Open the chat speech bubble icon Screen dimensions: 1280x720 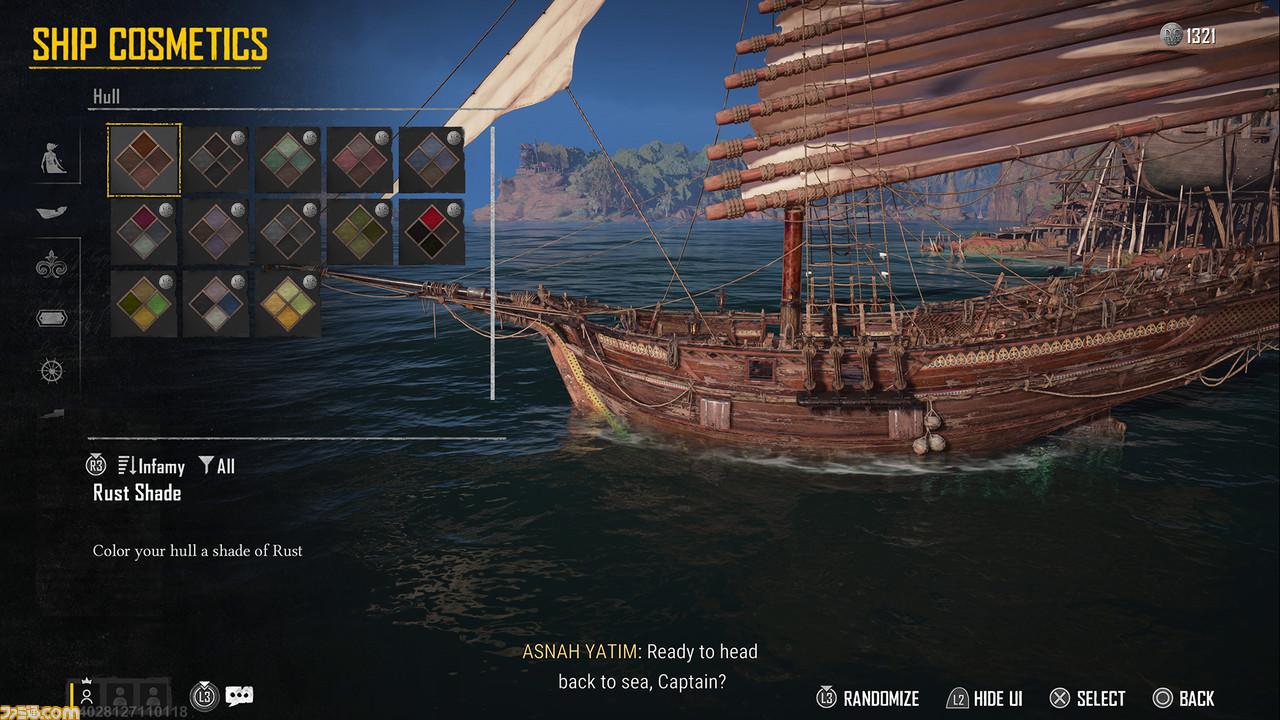point(239,696)
